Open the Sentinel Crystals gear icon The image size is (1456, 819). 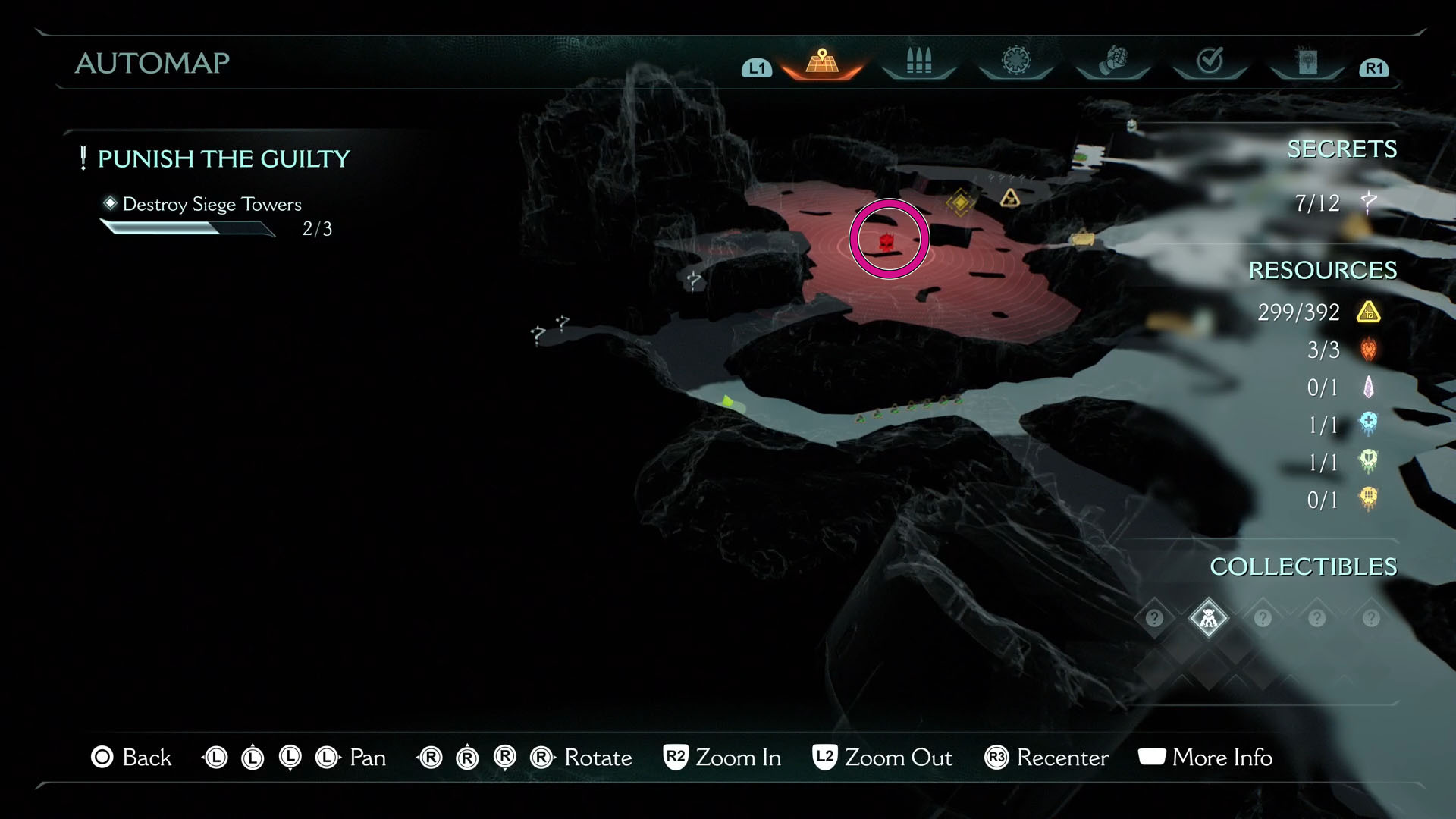point(1015,59)
